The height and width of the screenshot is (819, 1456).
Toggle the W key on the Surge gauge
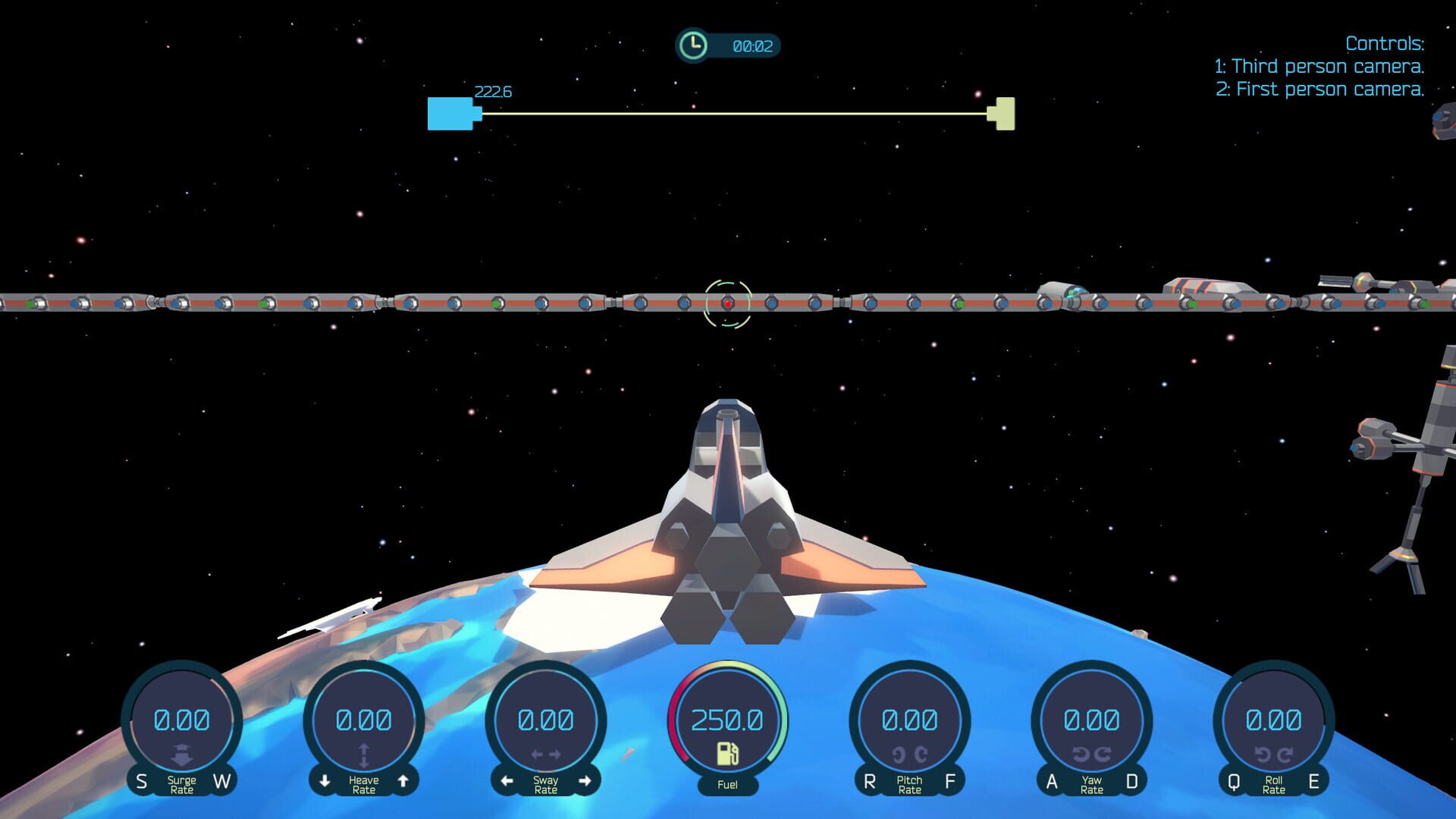tap(222, 782)
